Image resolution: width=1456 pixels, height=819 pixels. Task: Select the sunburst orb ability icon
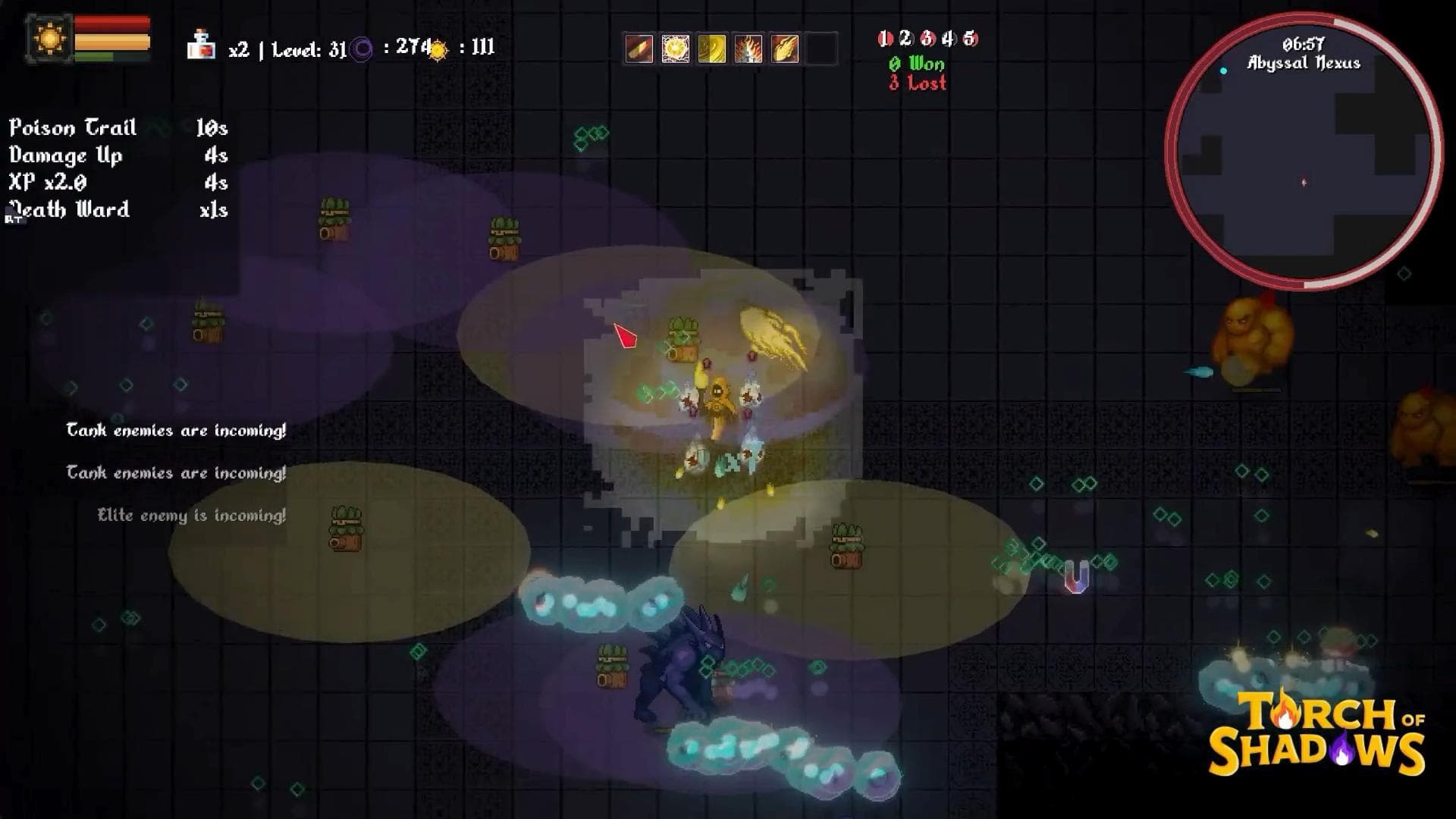(x=675, y=49)
